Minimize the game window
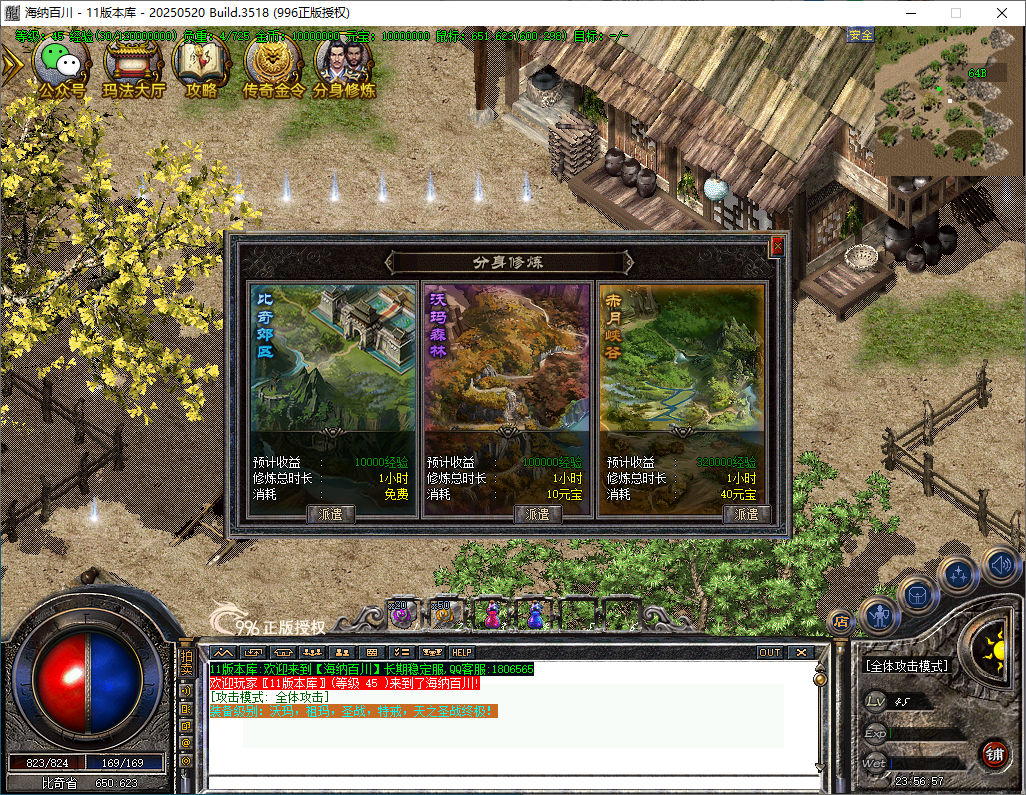Screen dimensions: 1026x795 [x=910, y=13]
